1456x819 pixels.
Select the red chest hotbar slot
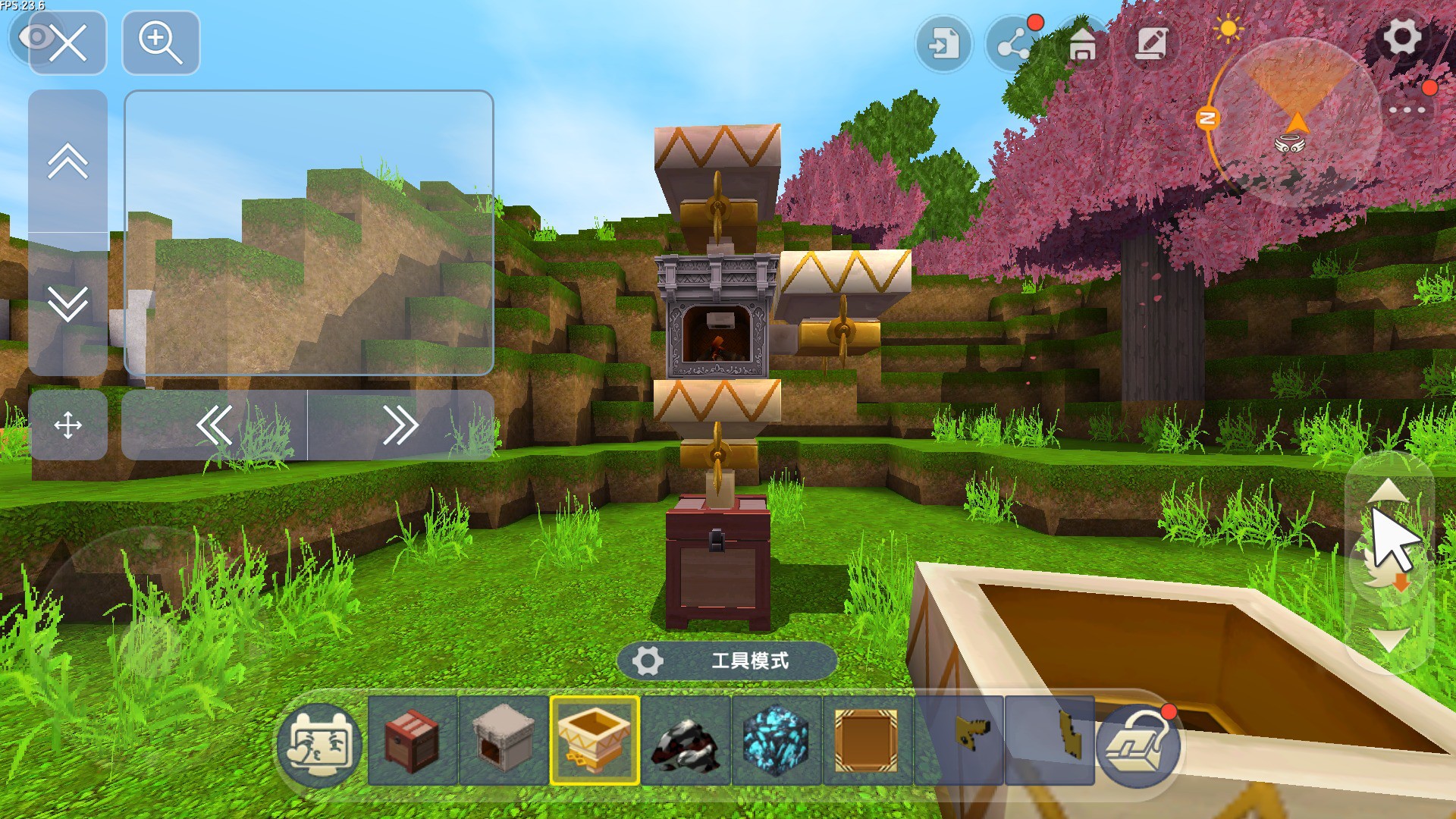pyautogui.click(x=412, y=740)
